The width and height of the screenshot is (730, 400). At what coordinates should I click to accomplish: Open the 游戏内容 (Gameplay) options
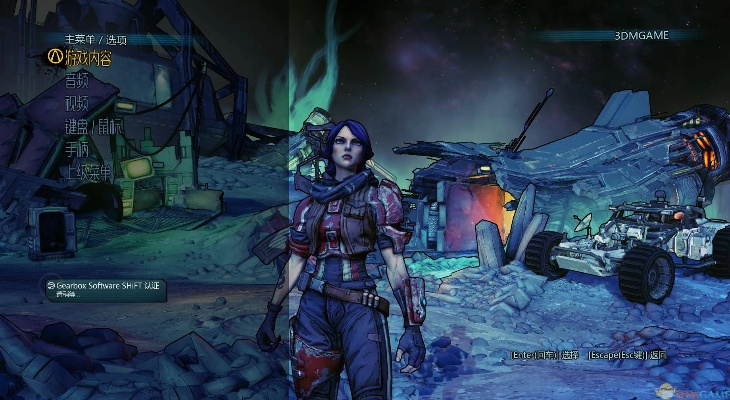click(88, 57)
